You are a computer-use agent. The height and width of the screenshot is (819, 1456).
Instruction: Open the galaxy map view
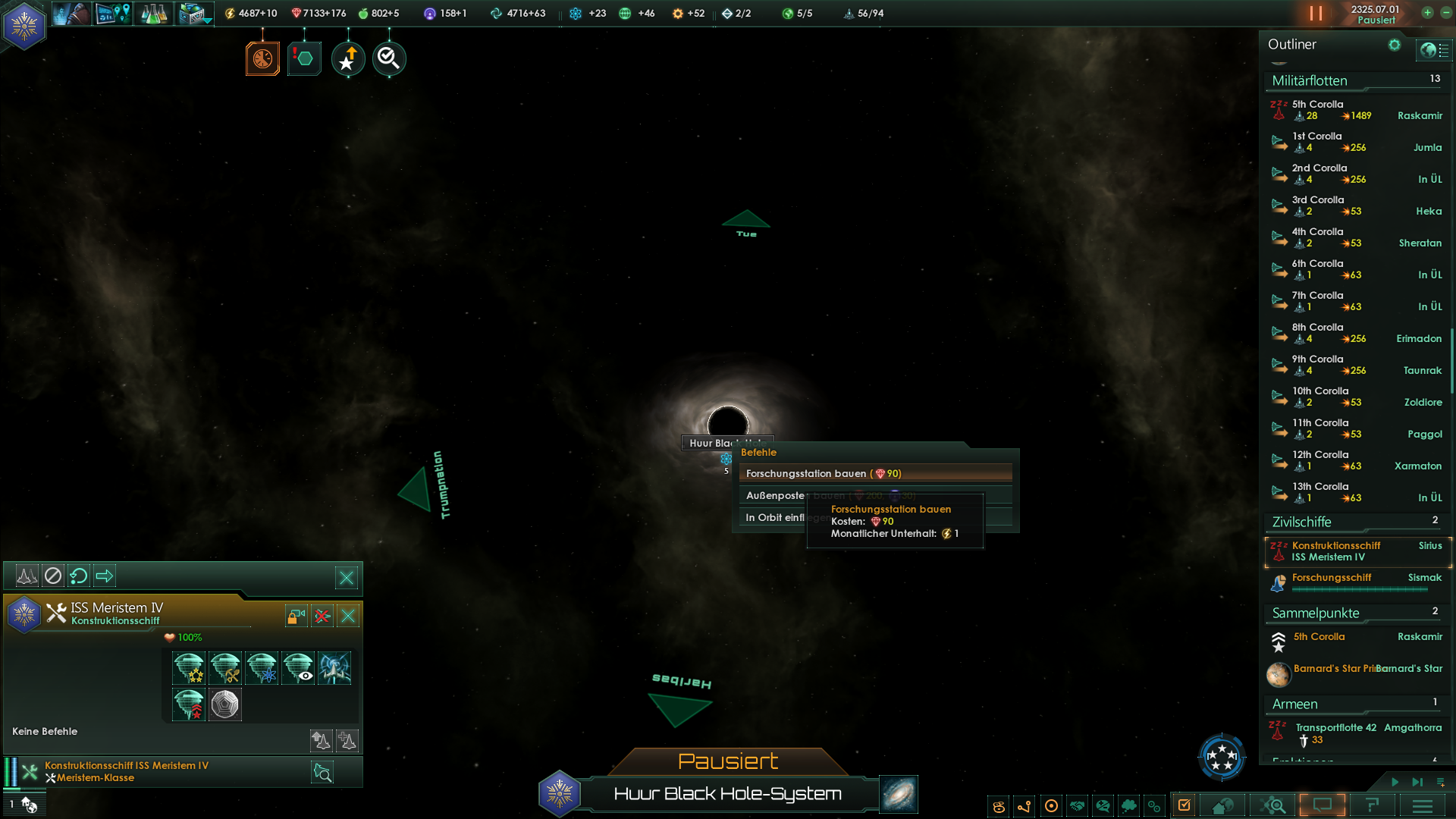click(x=899, y=794)
